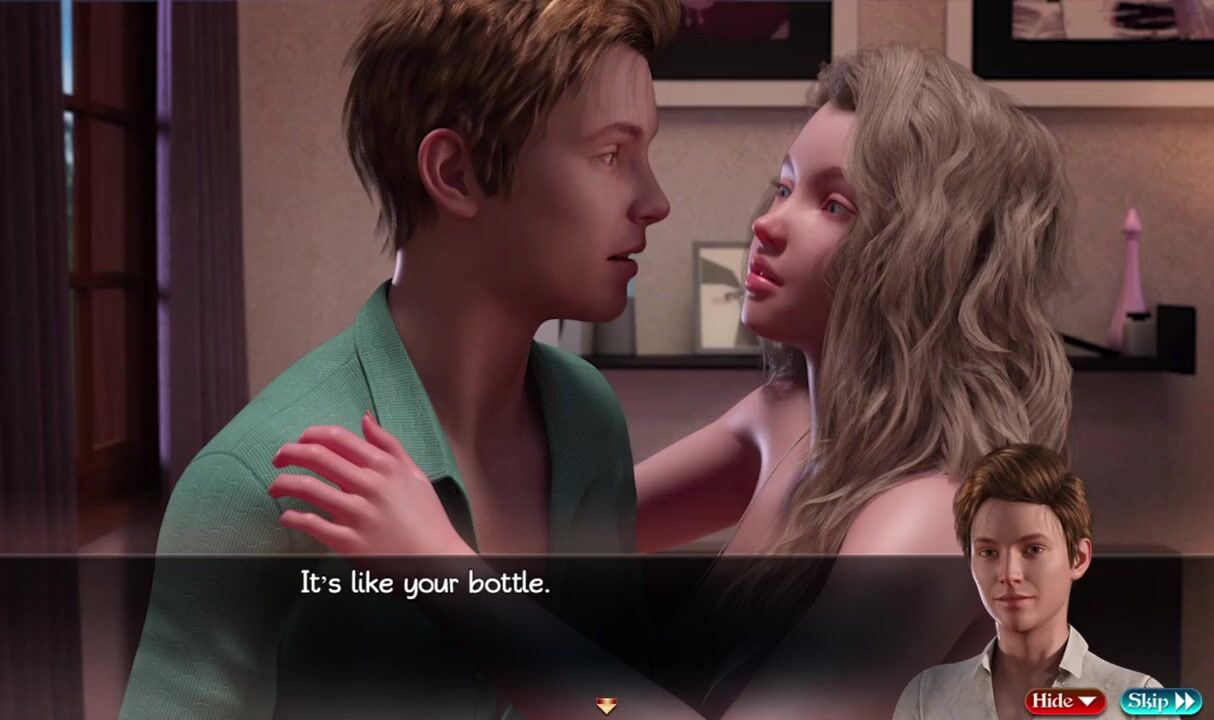Viewport: 1214px width, 720px height.
Task: Advance dialogue with the red arrow indicator
Action: pos(606,706)
